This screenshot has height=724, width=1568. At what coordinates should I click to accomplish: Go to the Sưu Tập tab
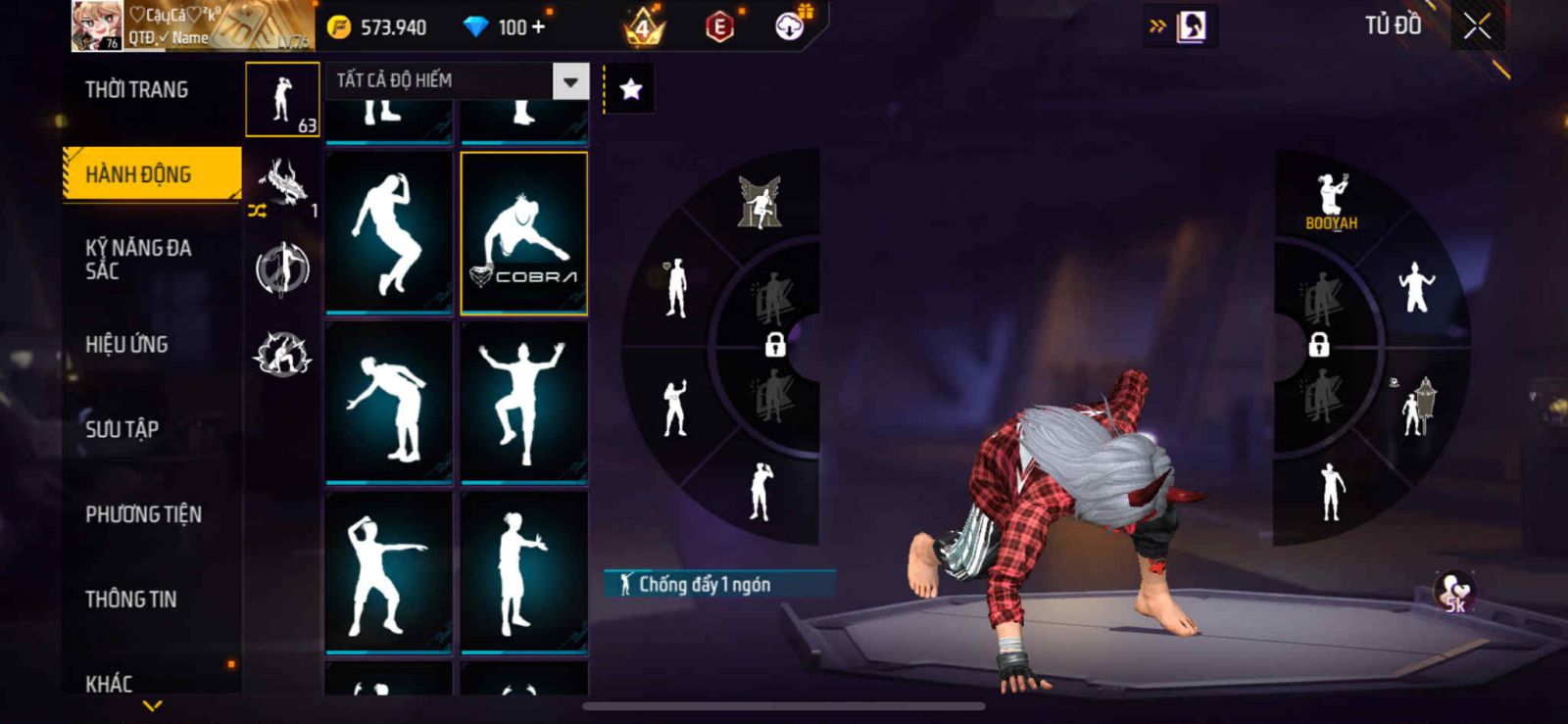[x=122, y=429]
